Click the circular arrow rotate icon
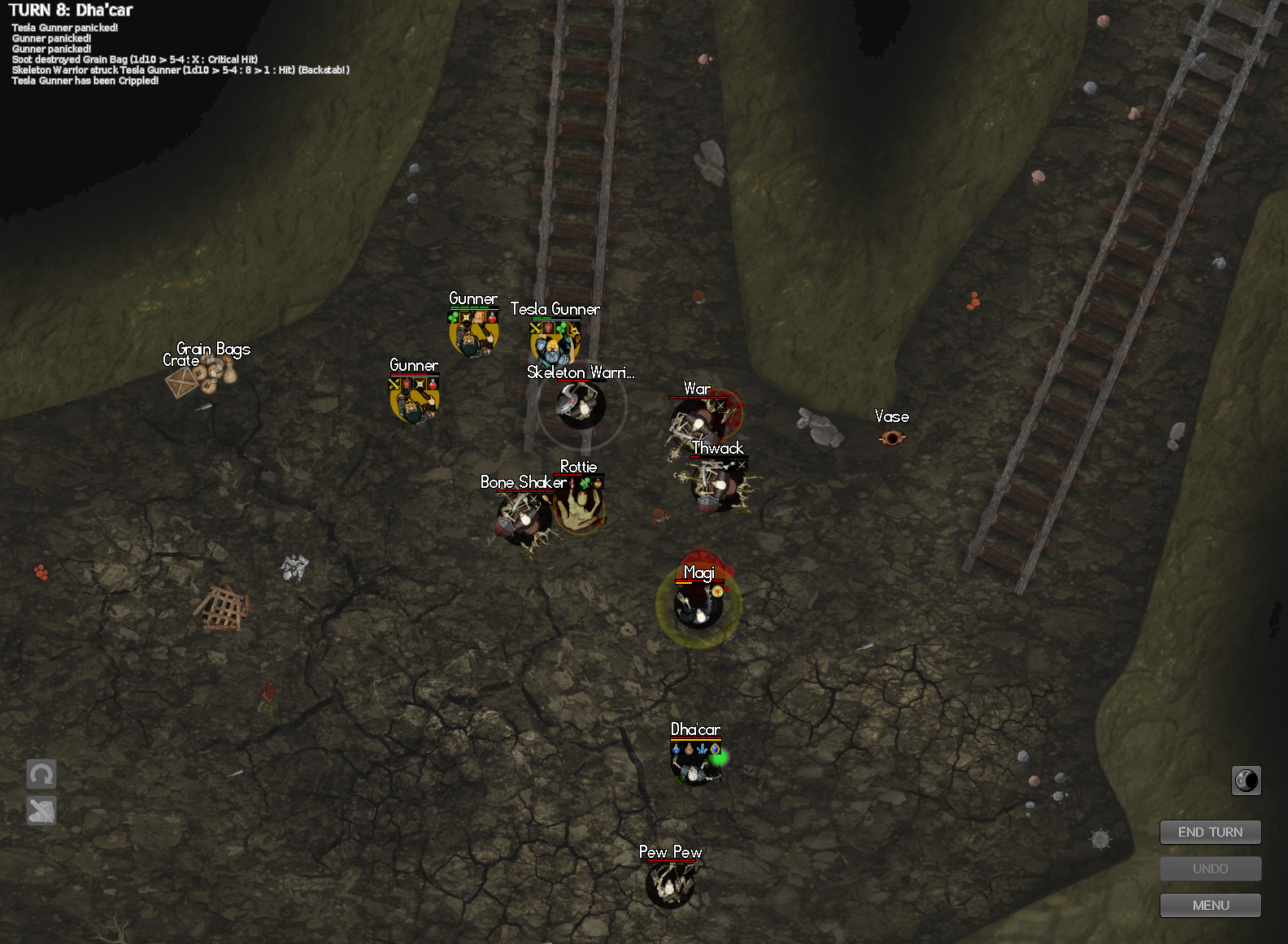The width and height of the screenshot is (1288, 944). pyautogui.click(x=41, y=774)
